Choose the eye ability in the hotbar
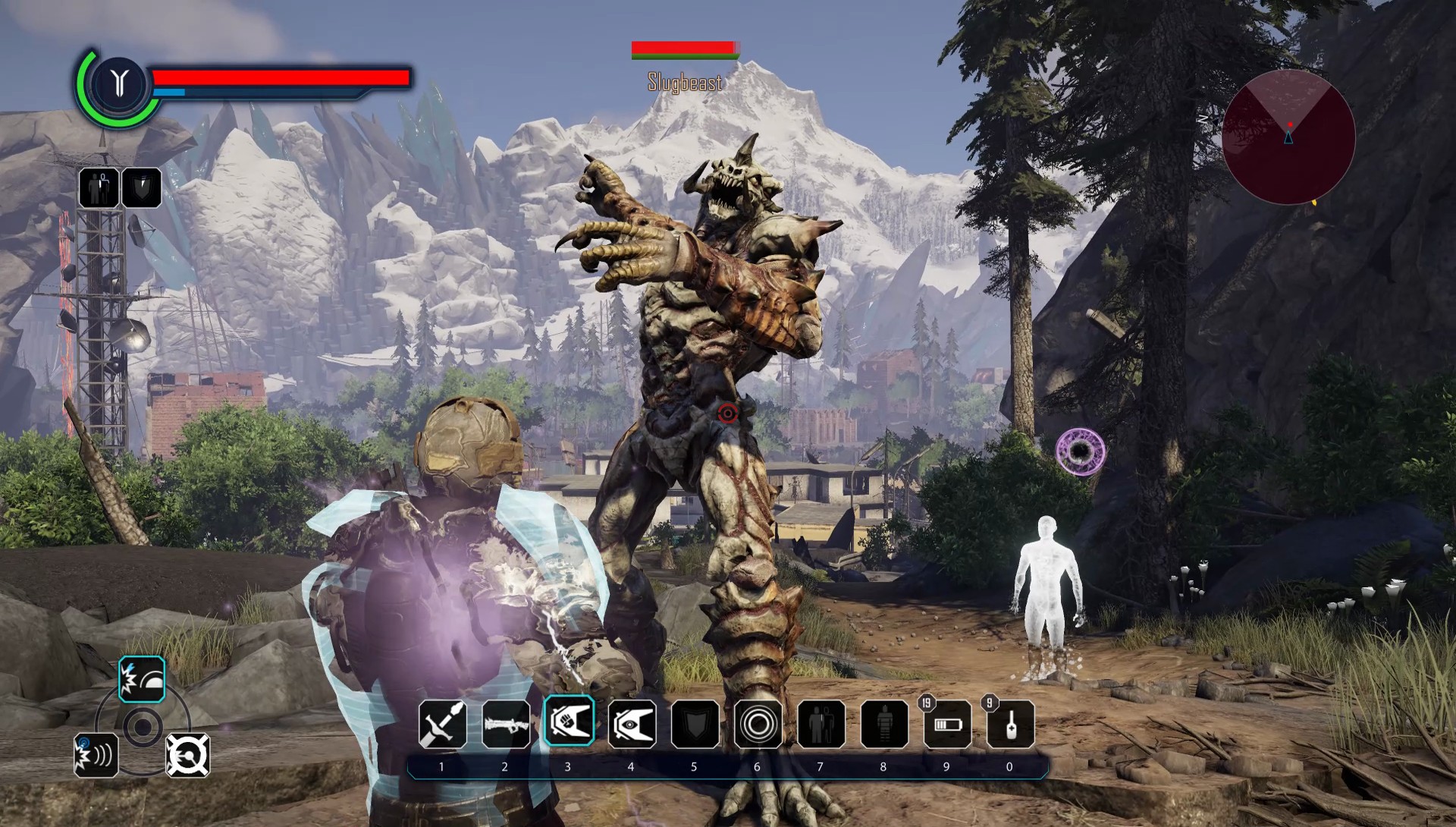 click(x=632, y=724)
